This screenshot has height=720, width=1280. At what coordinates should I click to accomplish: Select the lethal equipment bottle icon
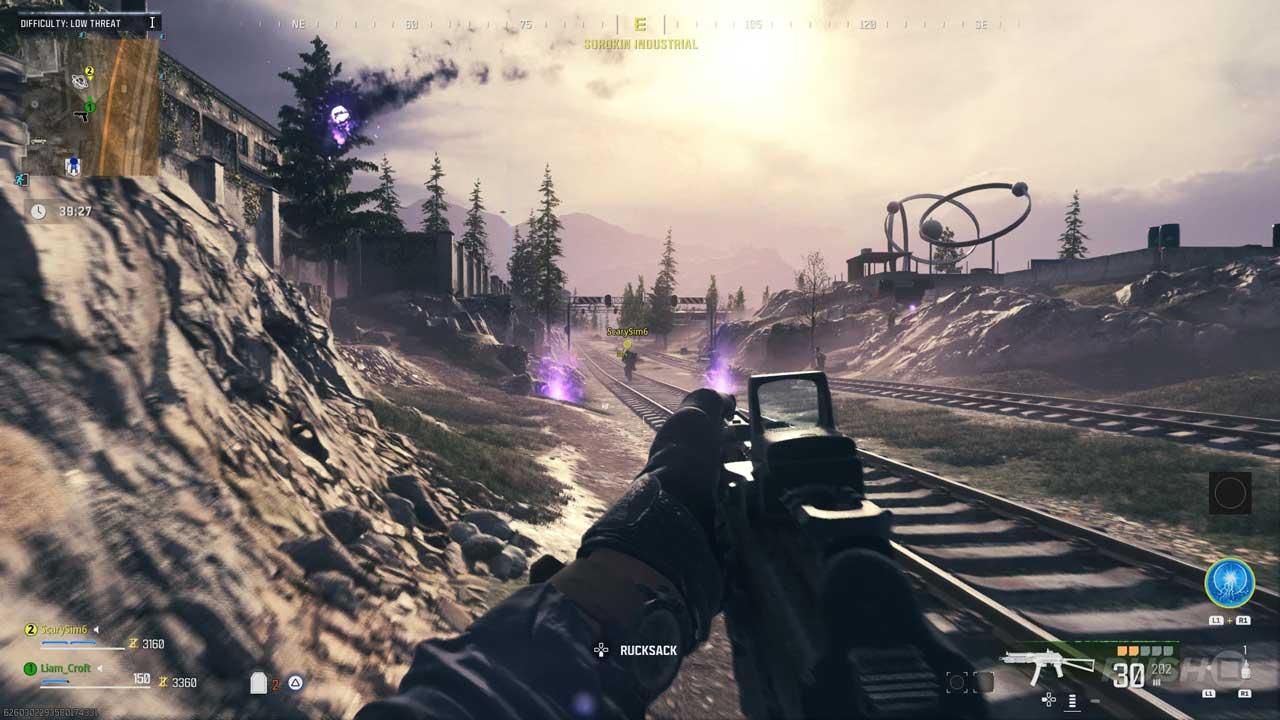[x=1245, y=669]
